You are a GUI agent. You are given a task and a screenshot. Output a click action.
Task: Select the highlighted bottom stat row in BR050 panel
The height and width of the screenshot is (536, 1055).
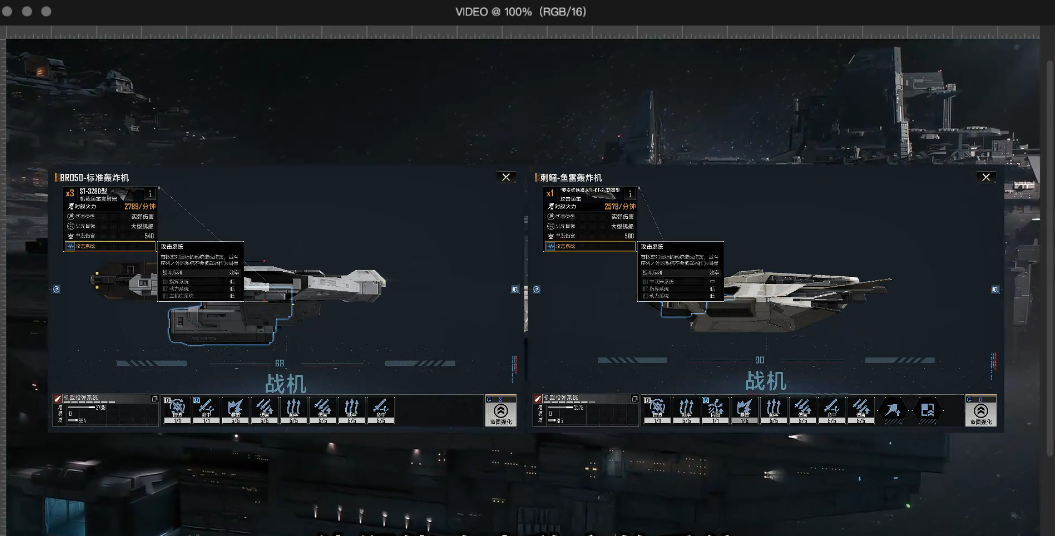[x=110, y=246]
